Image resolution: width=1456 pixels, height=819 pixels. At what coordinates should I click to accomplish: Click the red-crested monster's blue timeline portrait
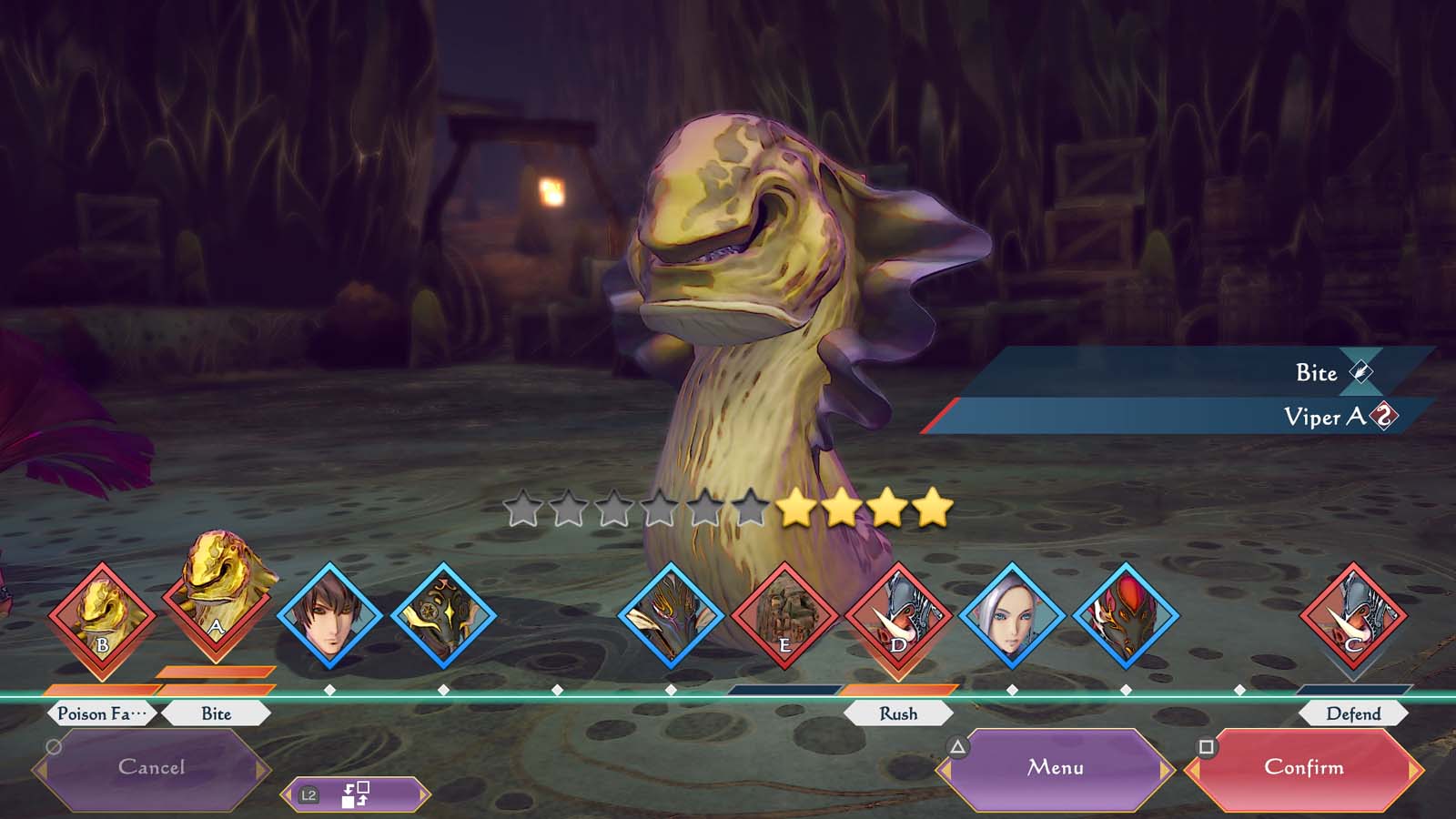point(1126,616)
